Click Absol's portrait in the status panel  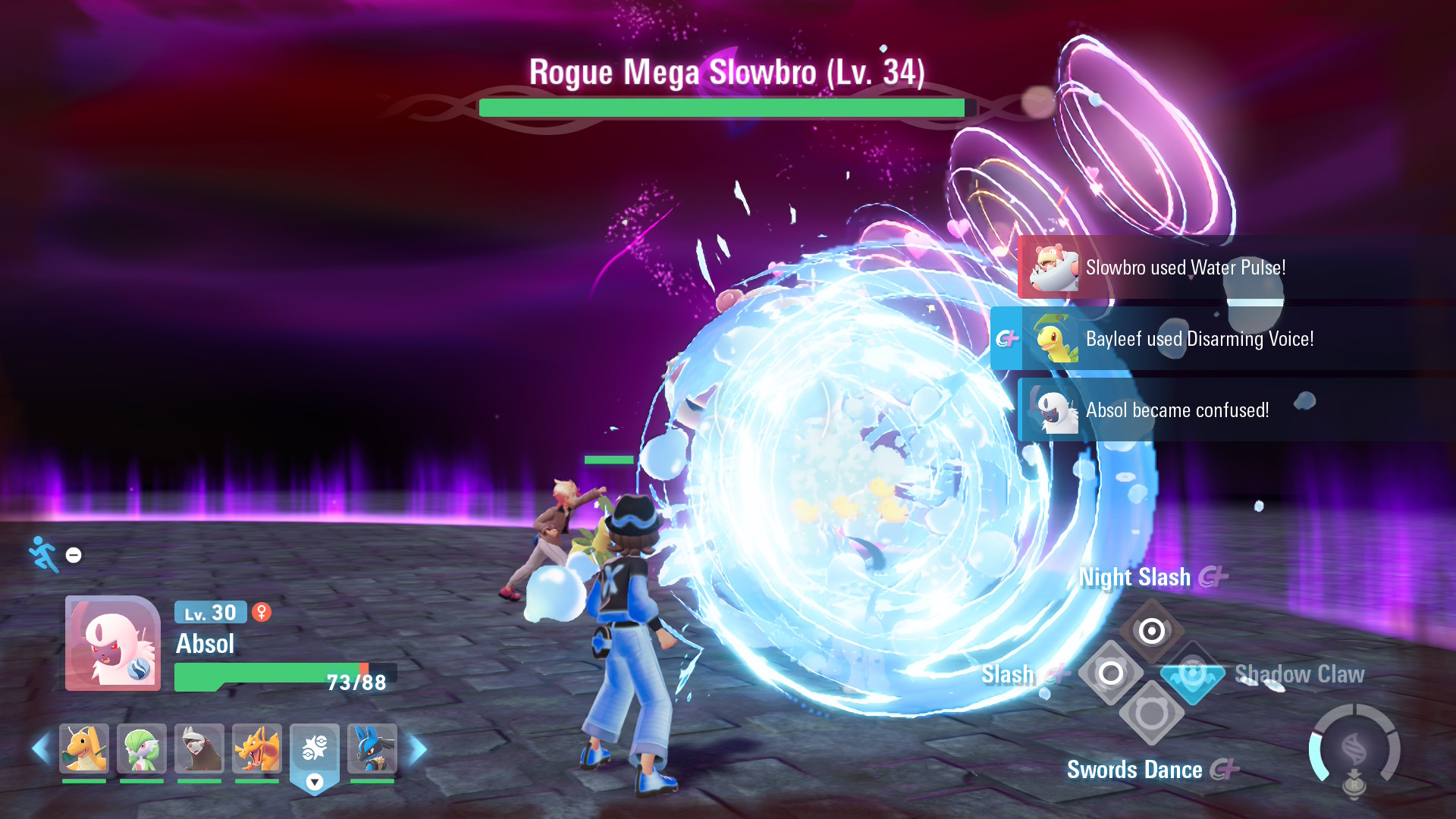pos(113,643)
